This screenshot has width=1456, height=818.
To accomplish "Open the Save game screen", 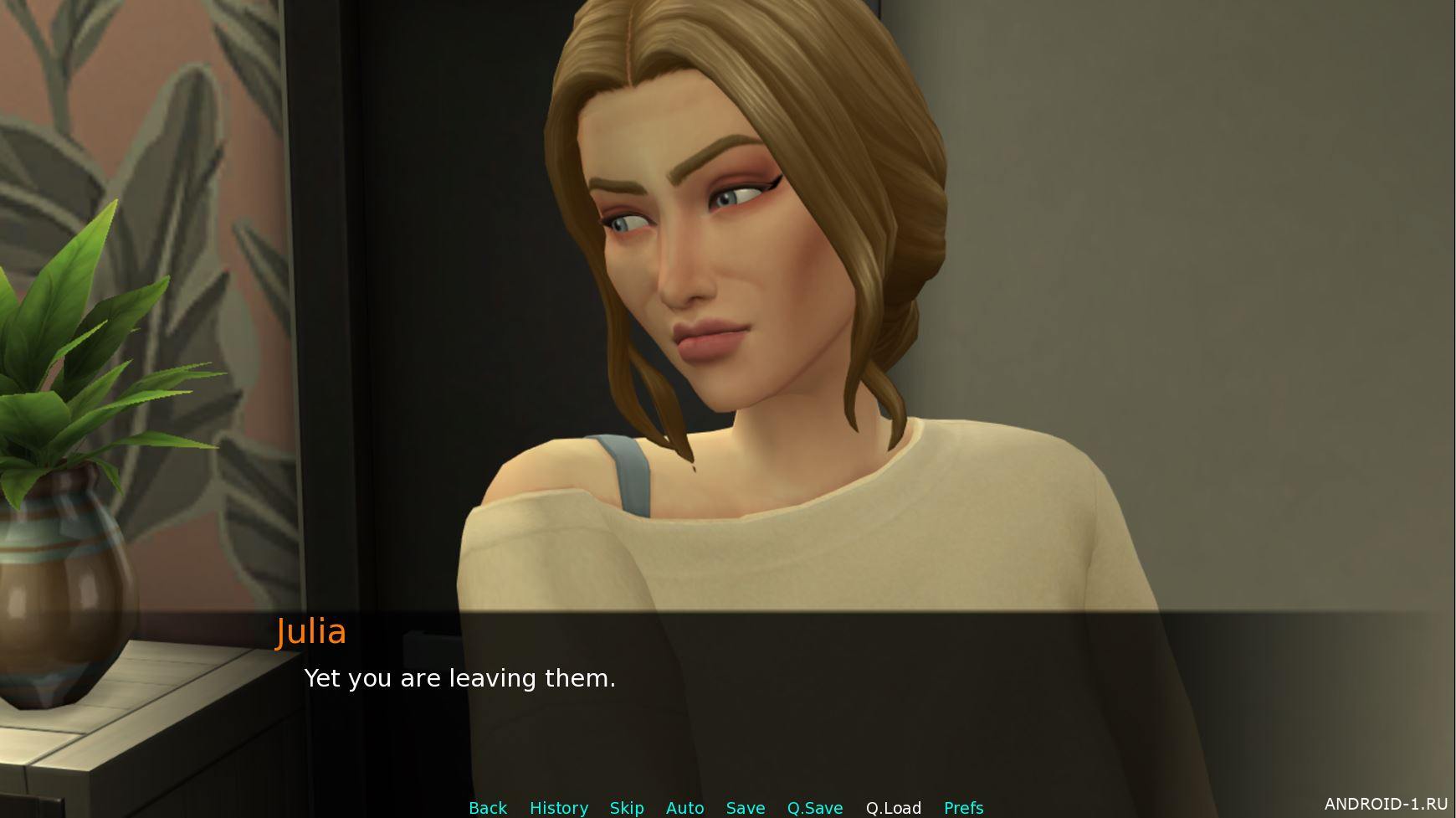I will (x=746, y=808).
